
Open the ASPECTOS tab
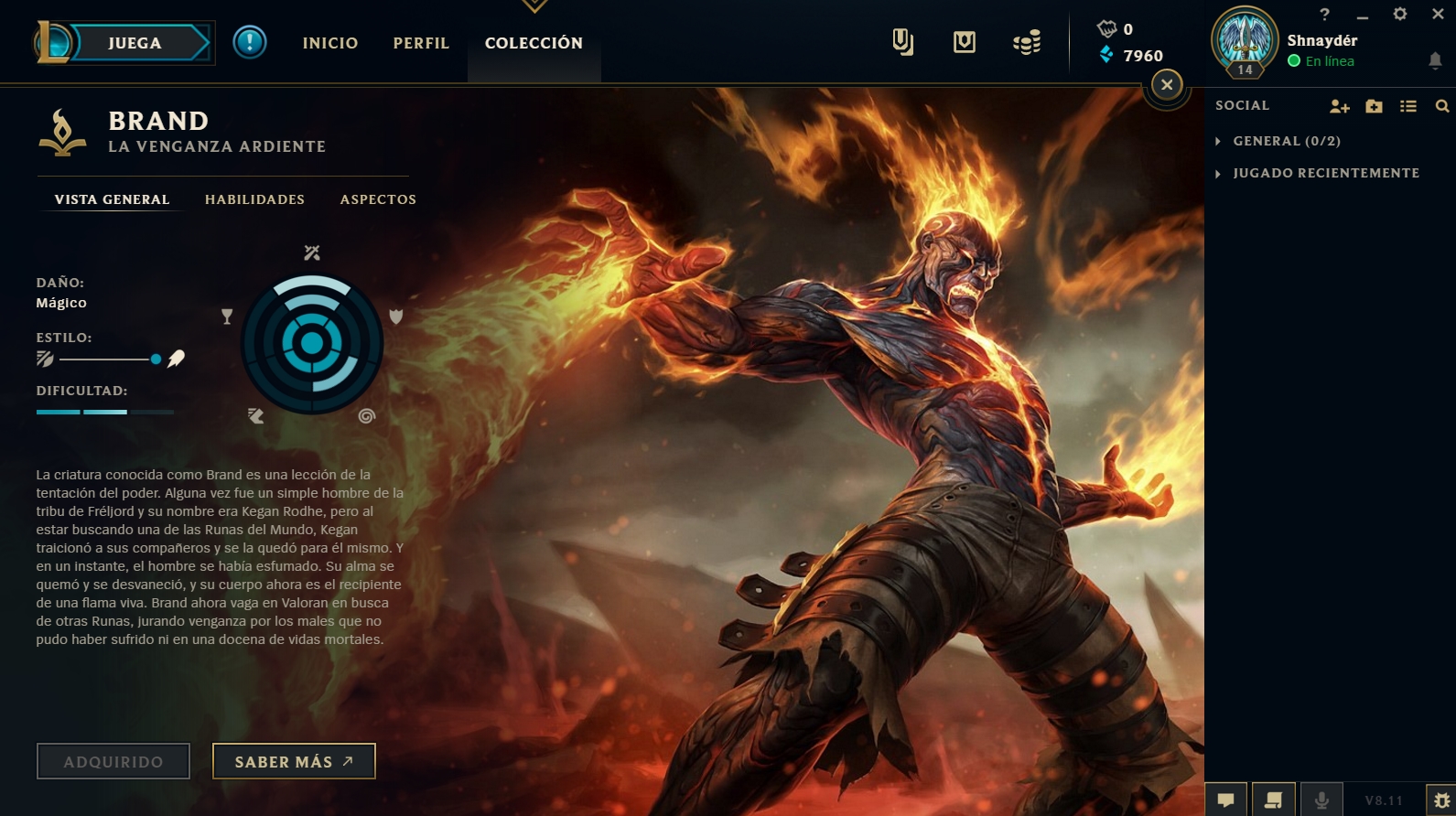click(x=377, y=199)
